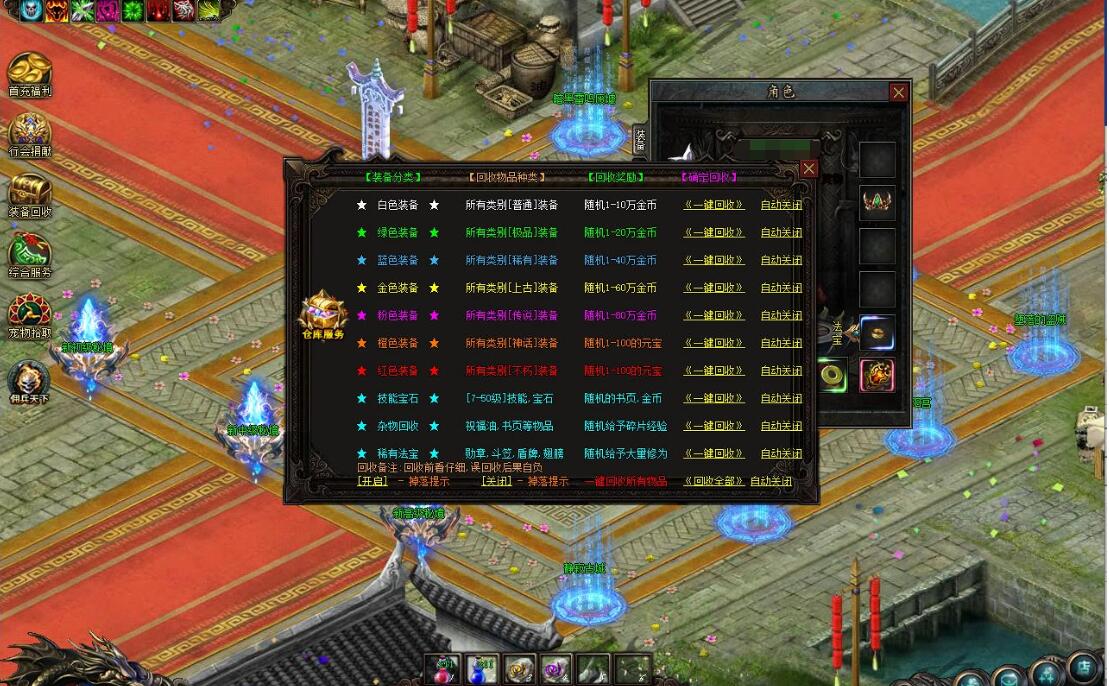Open the 首充福利 first-recharge bonus
Viewport: 1109px width, 686px height.
pyautogui.click(x=29, y=72)
